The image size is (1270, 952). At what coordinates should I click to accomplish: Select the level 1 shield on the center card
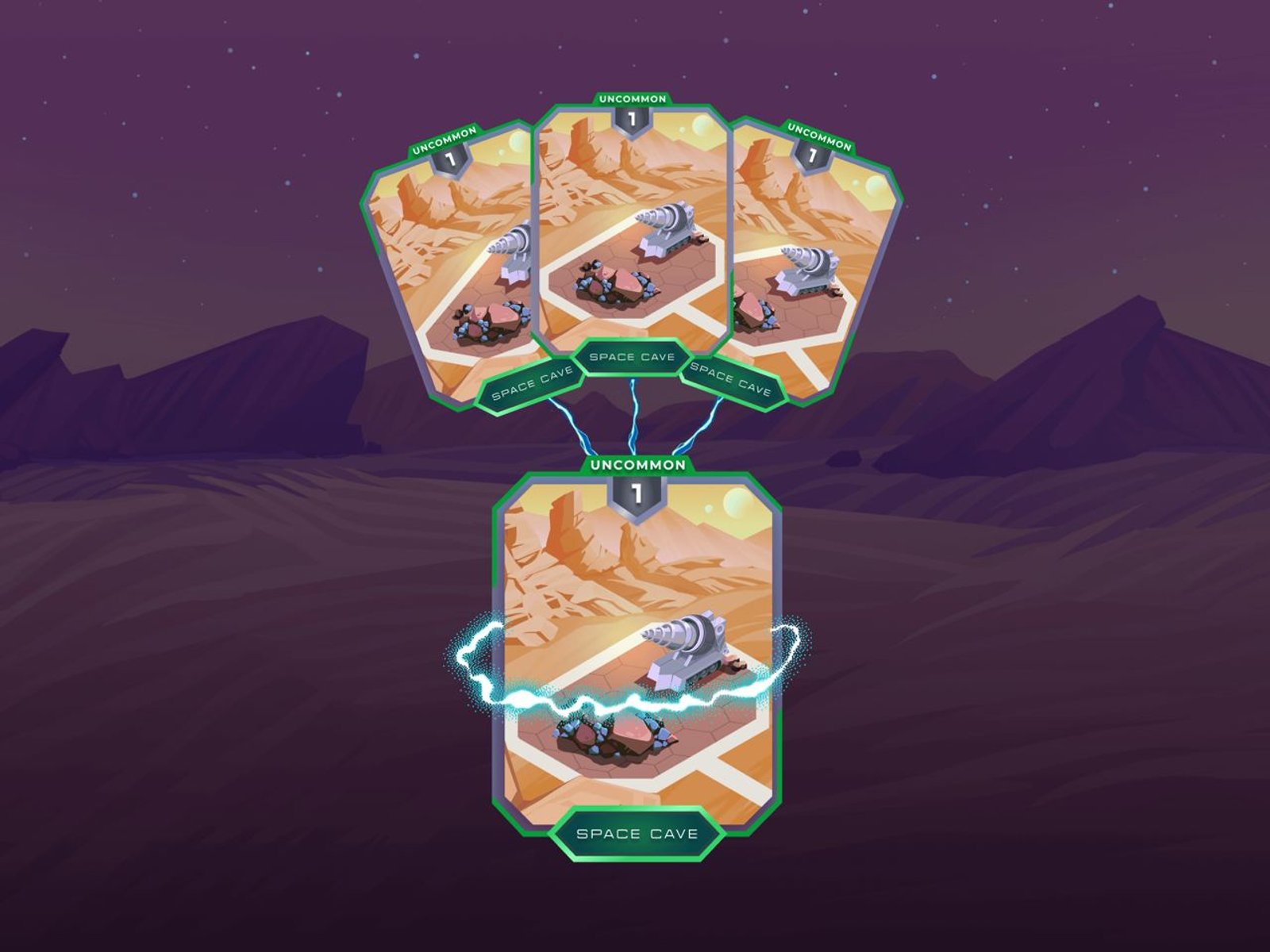pyautogui.click(x=631, y=121)
